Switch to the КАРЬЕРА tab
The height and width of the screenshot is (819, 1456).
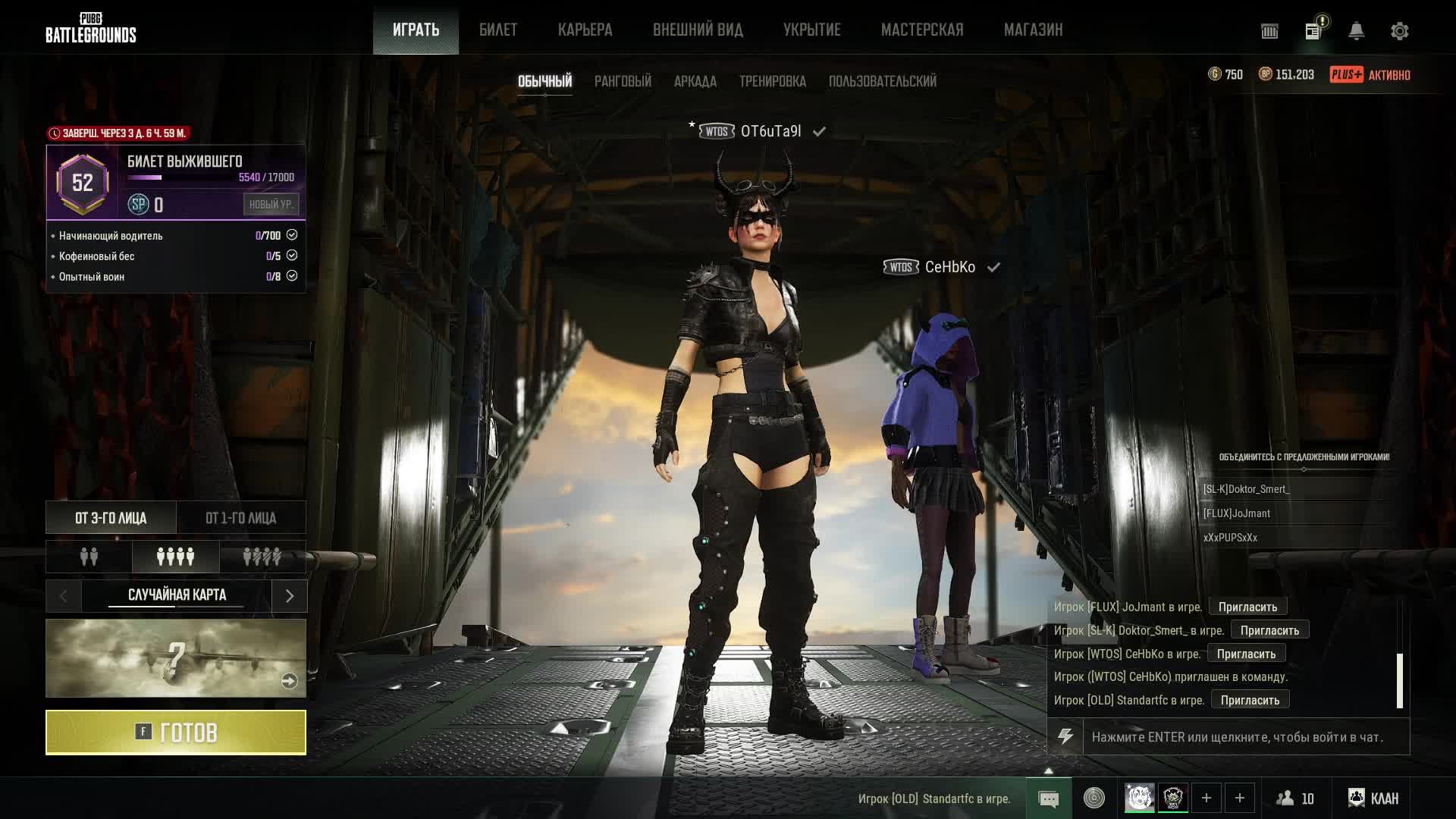pos(585,30)
